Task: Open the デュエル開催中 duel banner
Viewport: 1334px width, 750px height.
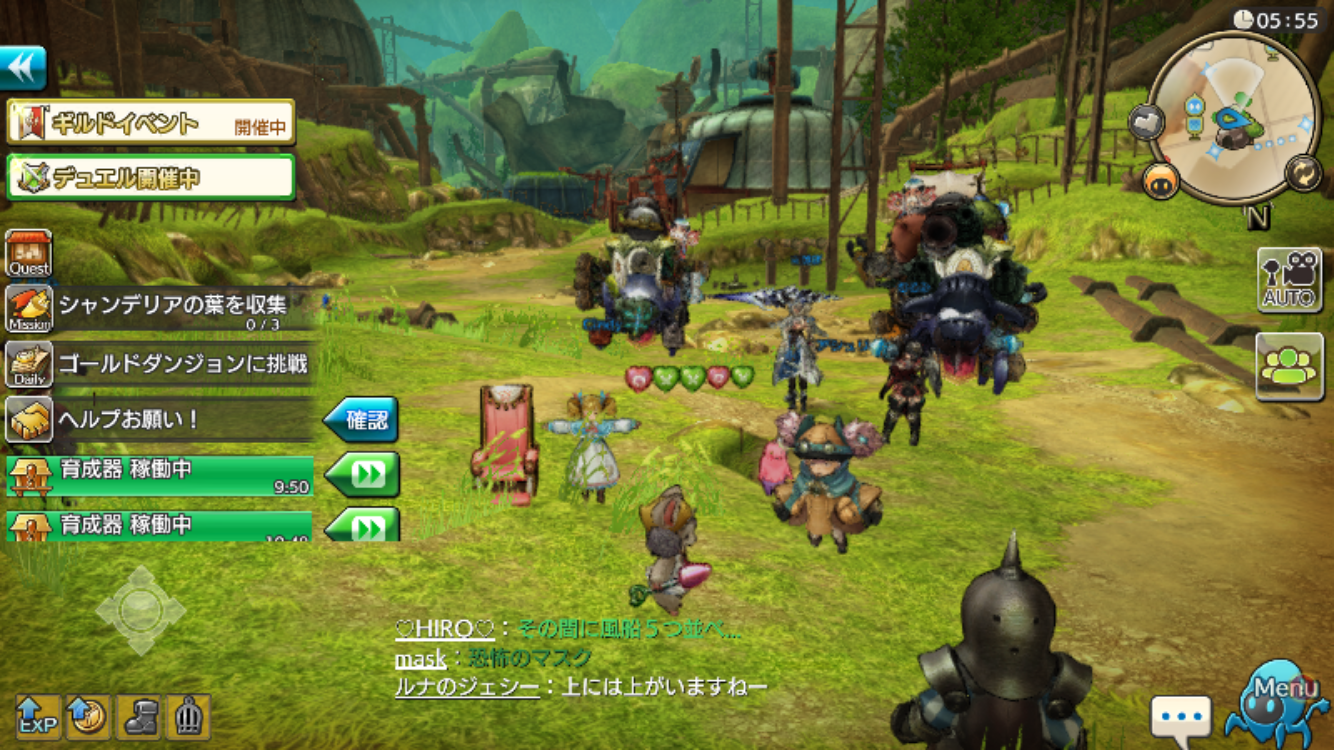Action: (151, 177)
